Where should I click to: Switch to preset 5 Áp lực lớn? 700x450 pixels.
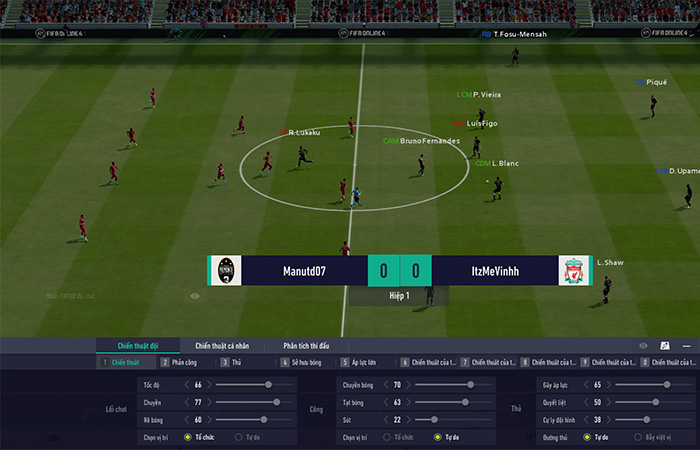(360, 362)
